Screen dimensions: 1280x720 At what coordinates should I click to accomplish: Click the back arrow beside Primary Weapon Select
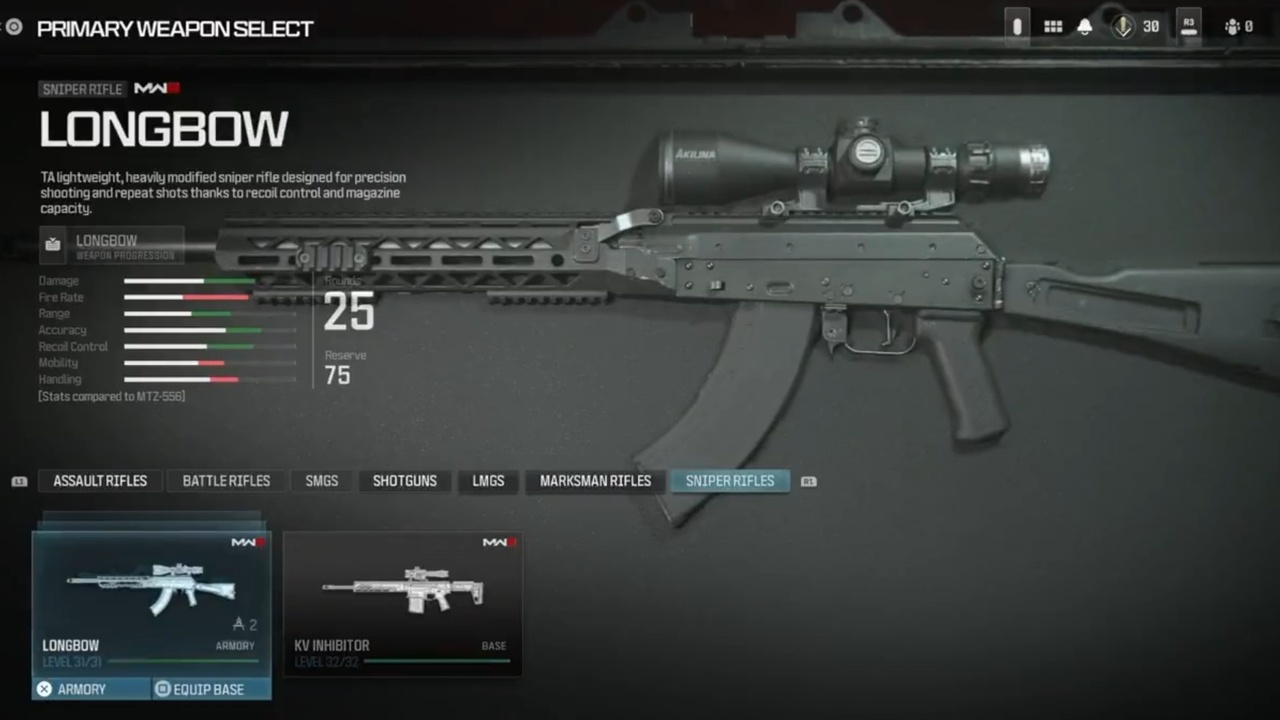[x=13, y=27]
